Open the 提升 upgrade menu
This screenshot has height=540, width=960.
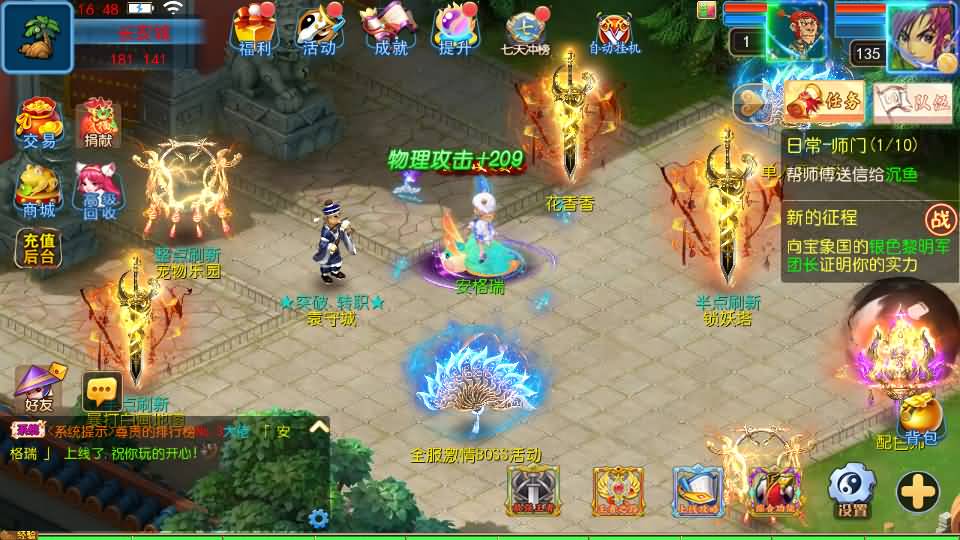pos(454,28)
